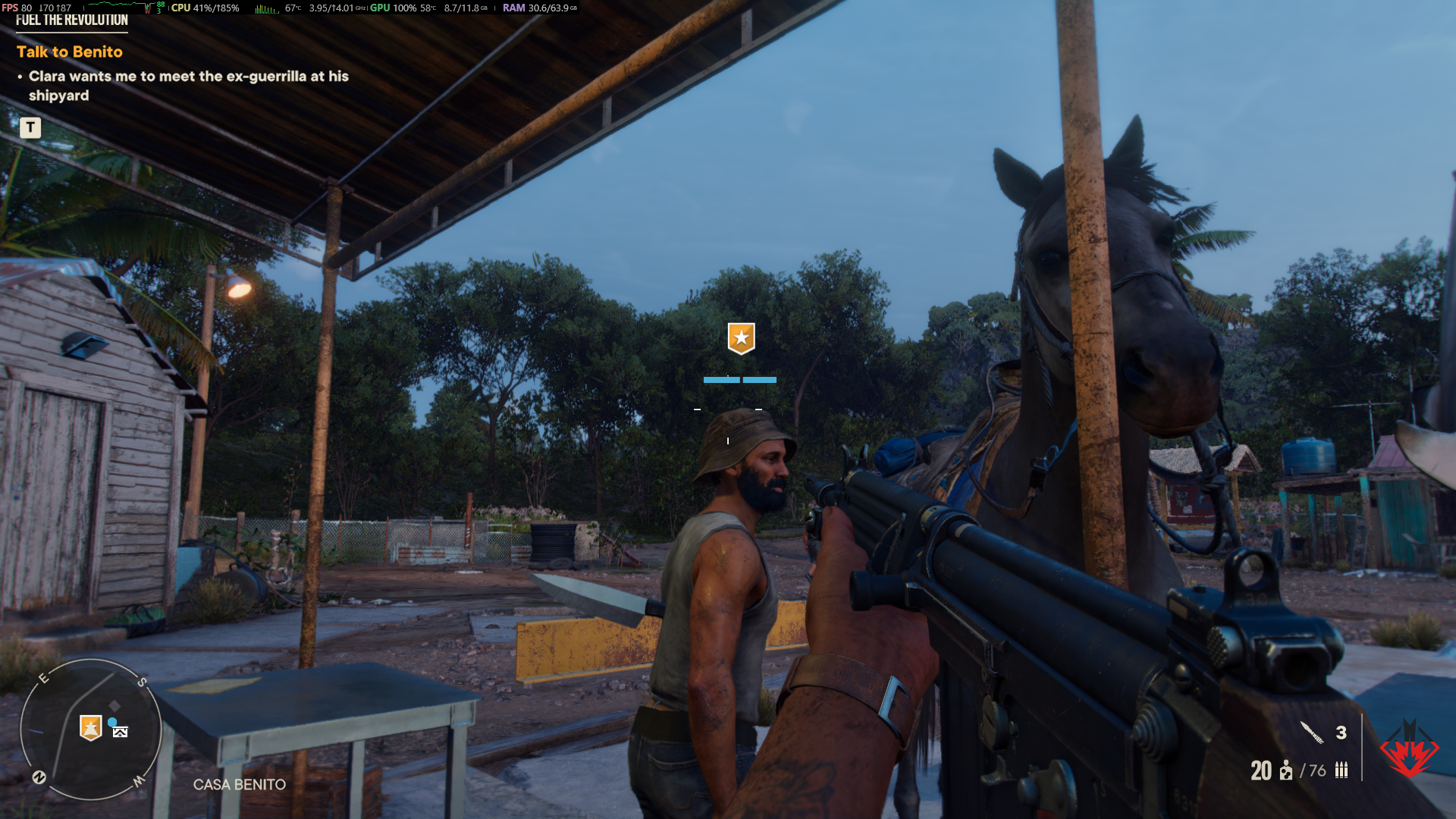Activate the red Supremo backpack icon
This screenshot has height=819, width=1456.
[x=1409, y=751]
